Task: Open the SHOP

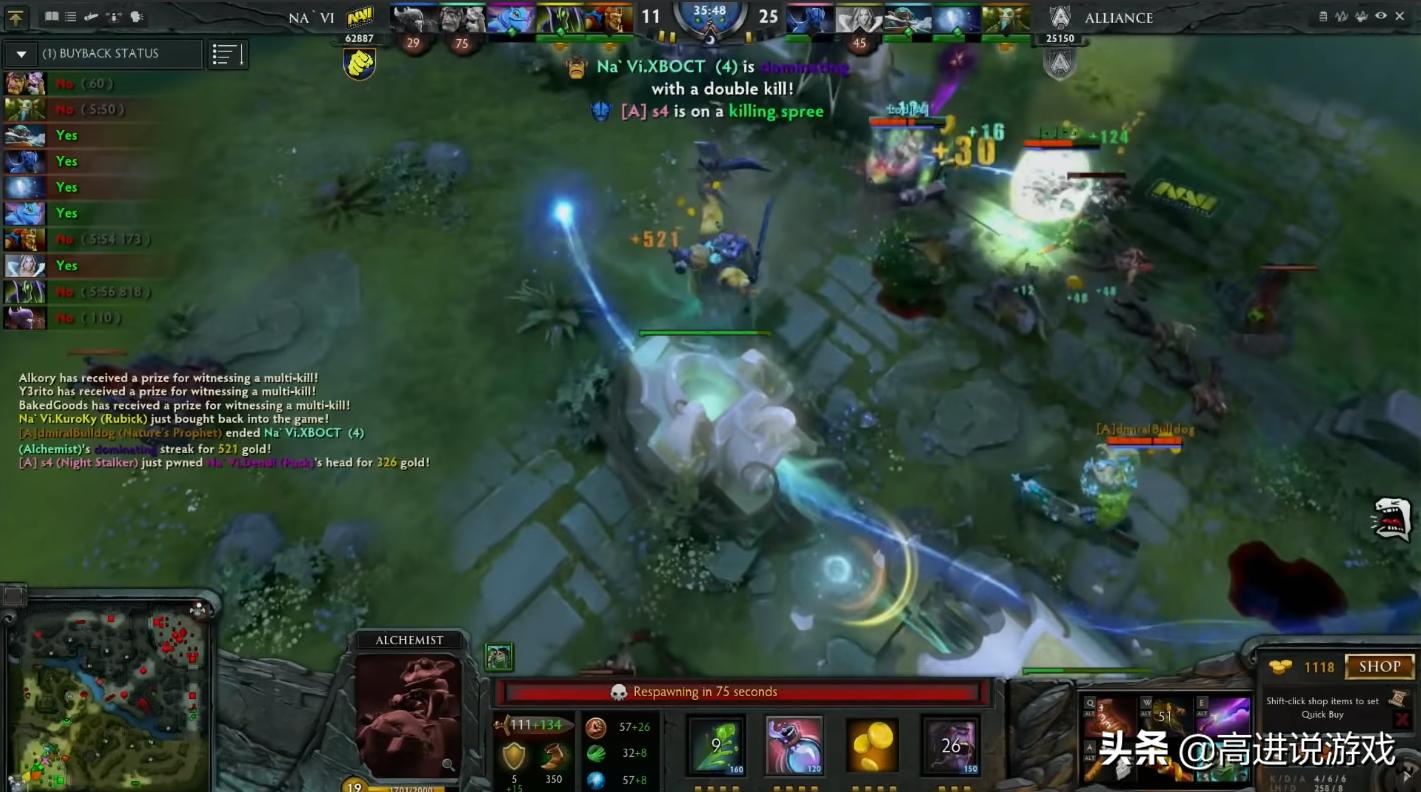Action: point(1379,667)
